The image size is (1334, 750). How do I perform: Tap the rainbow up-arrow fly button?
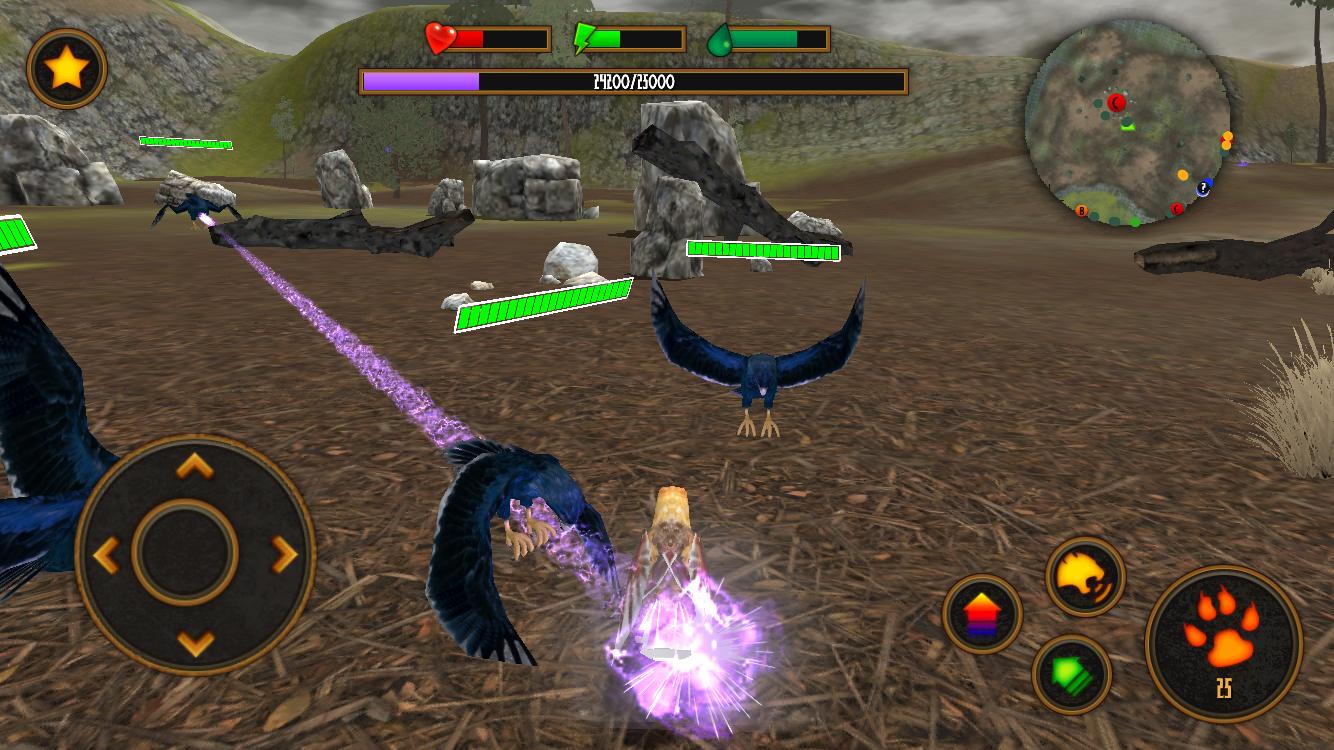[982, 613]
